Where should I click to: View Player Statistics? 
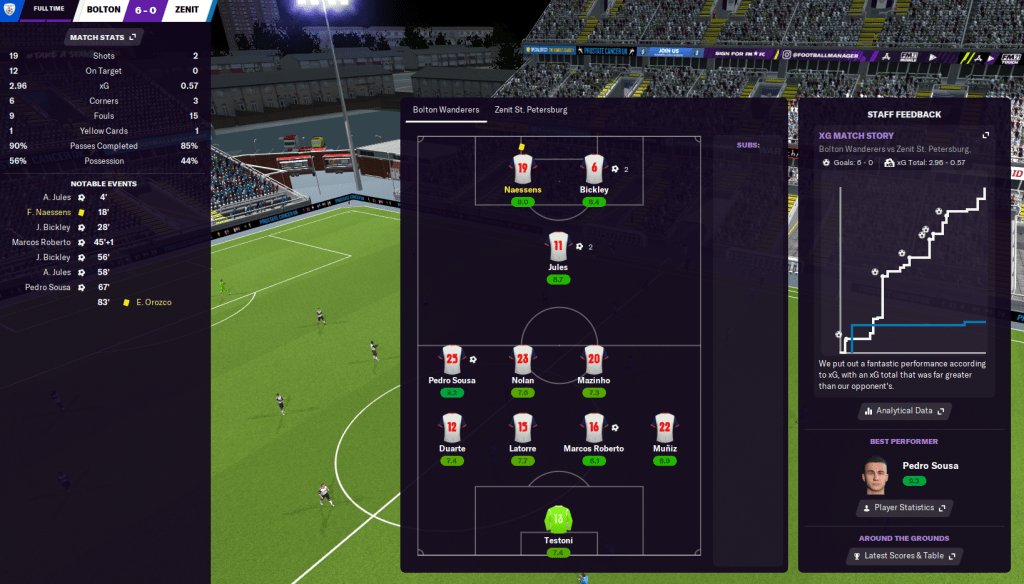(x=903, y=508)
